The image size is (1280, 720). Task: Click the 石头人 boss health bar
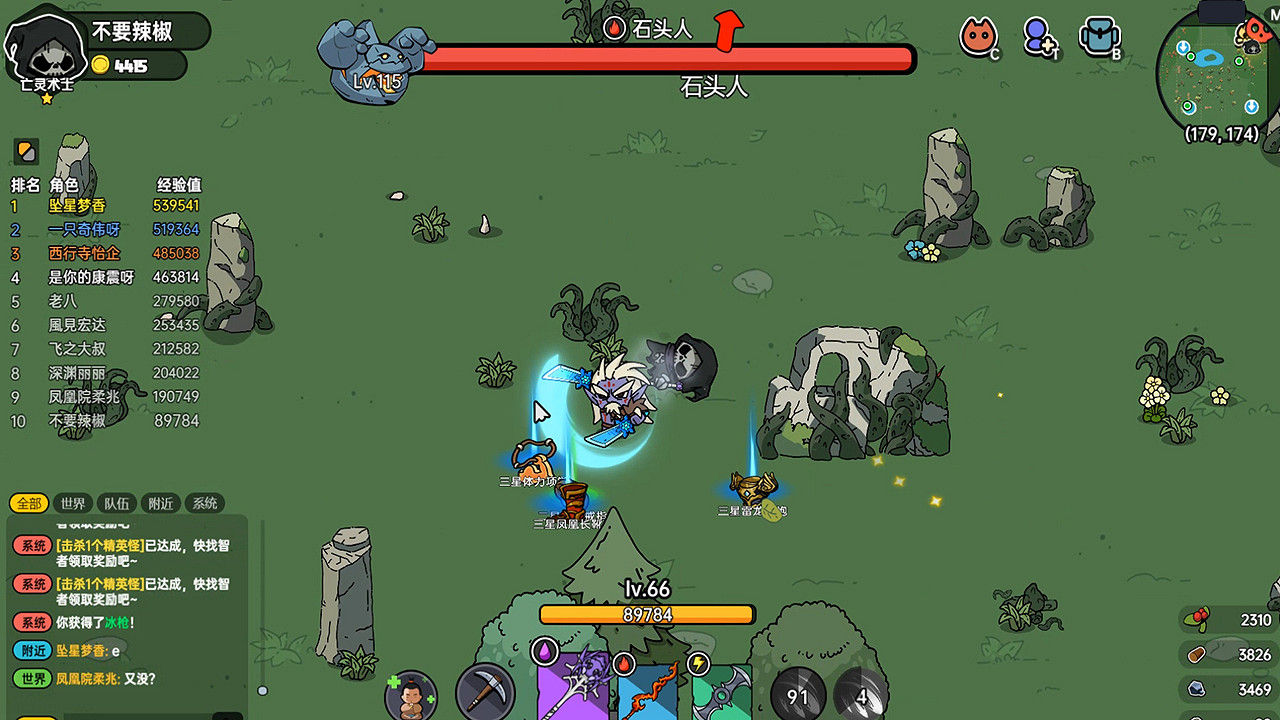[660, 58]
